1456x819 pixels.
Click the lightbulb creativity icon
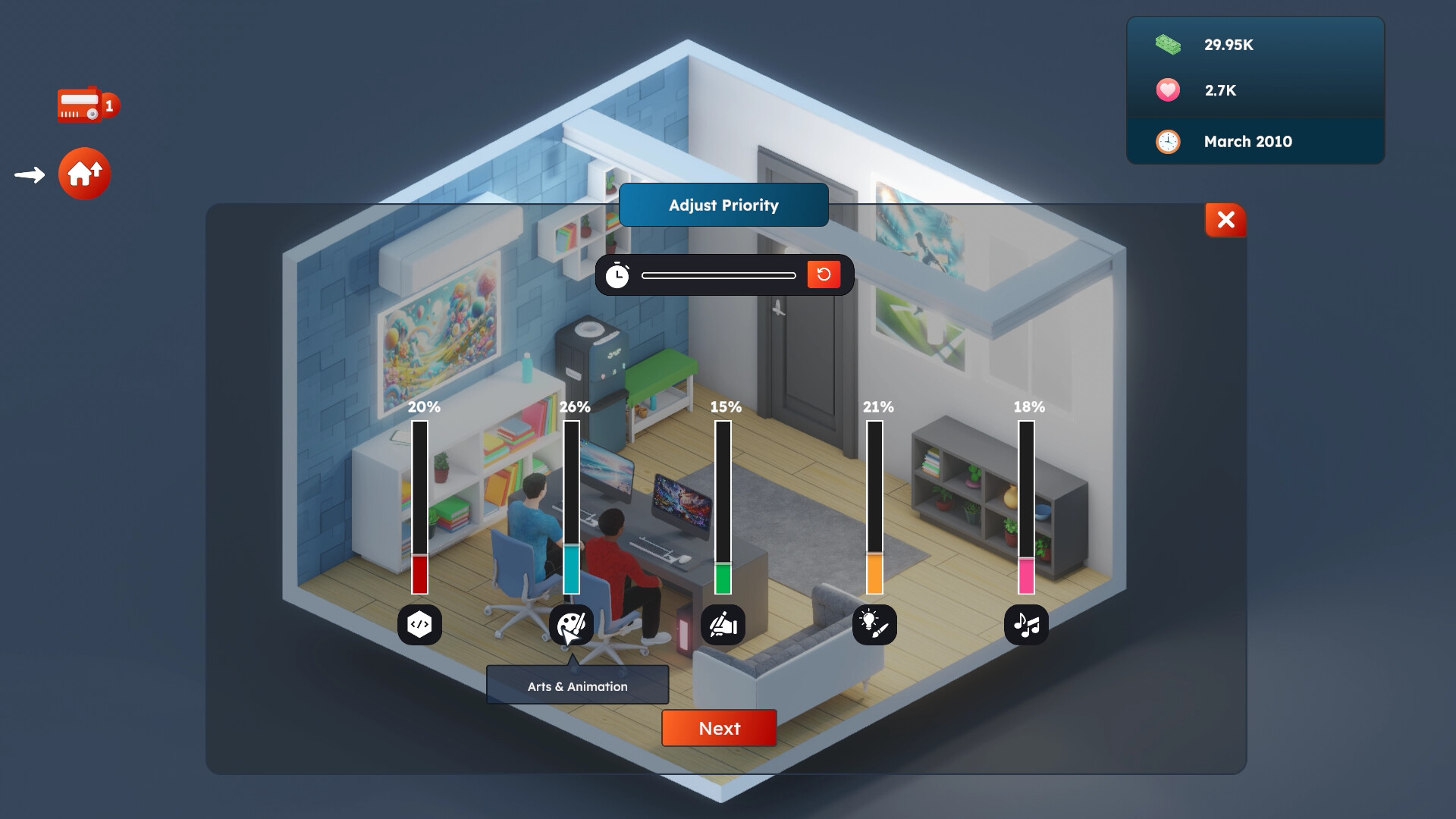point(874,625)
